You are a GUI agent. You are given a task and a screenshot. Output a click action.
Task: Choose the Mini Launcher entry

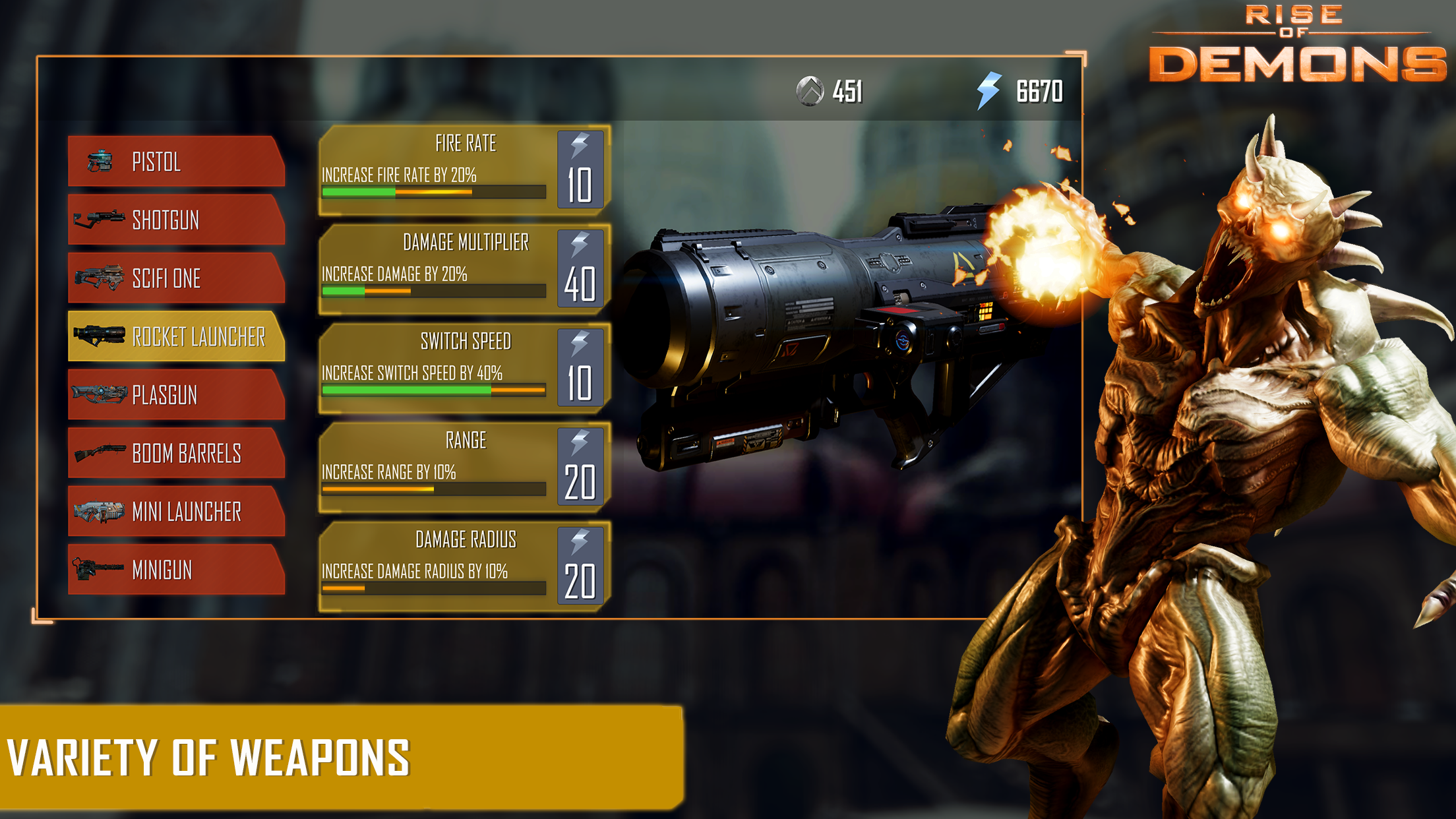coord(176,511)
